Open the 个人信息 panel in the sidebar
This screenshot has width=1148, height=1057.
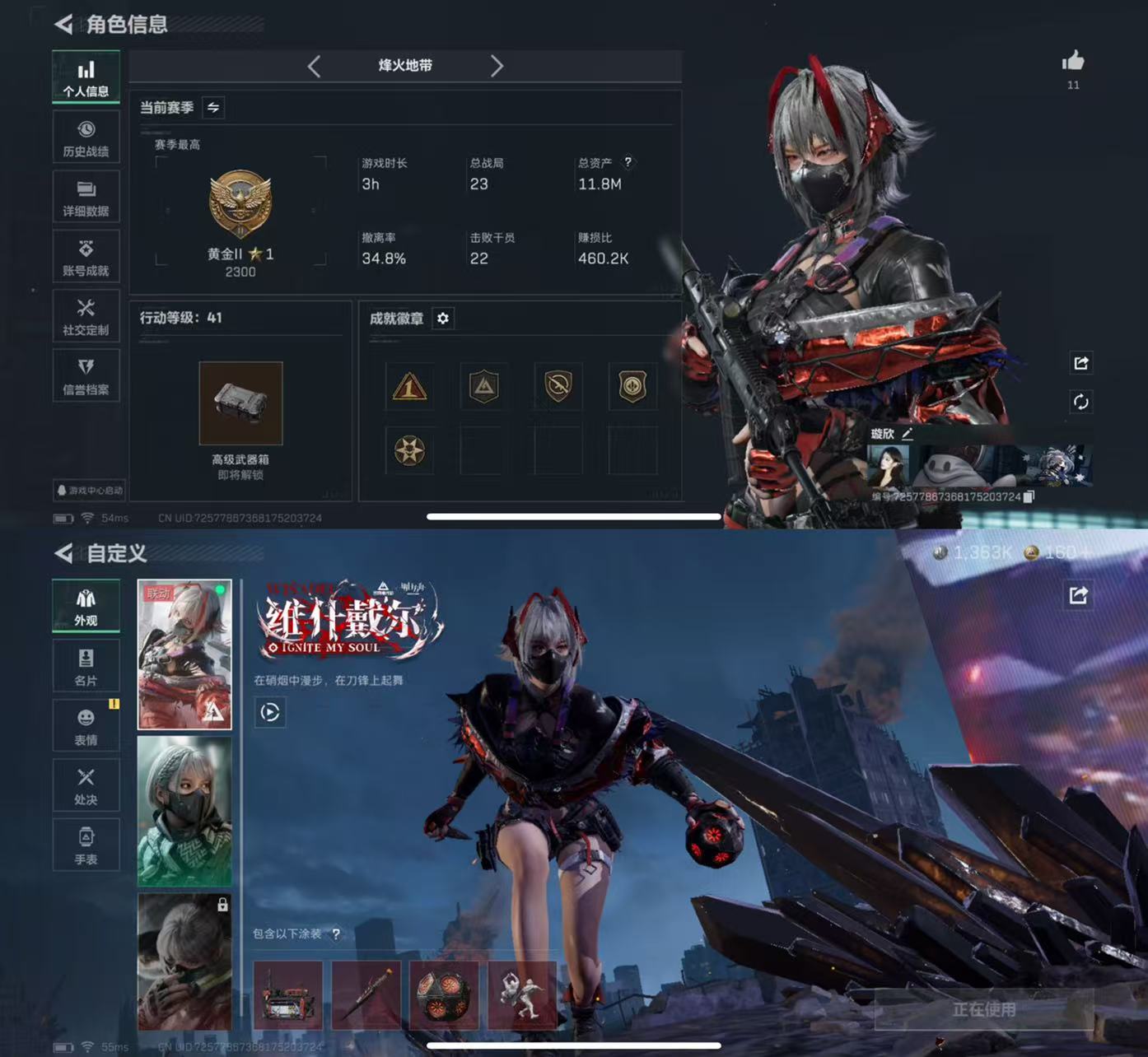(86, 76)
